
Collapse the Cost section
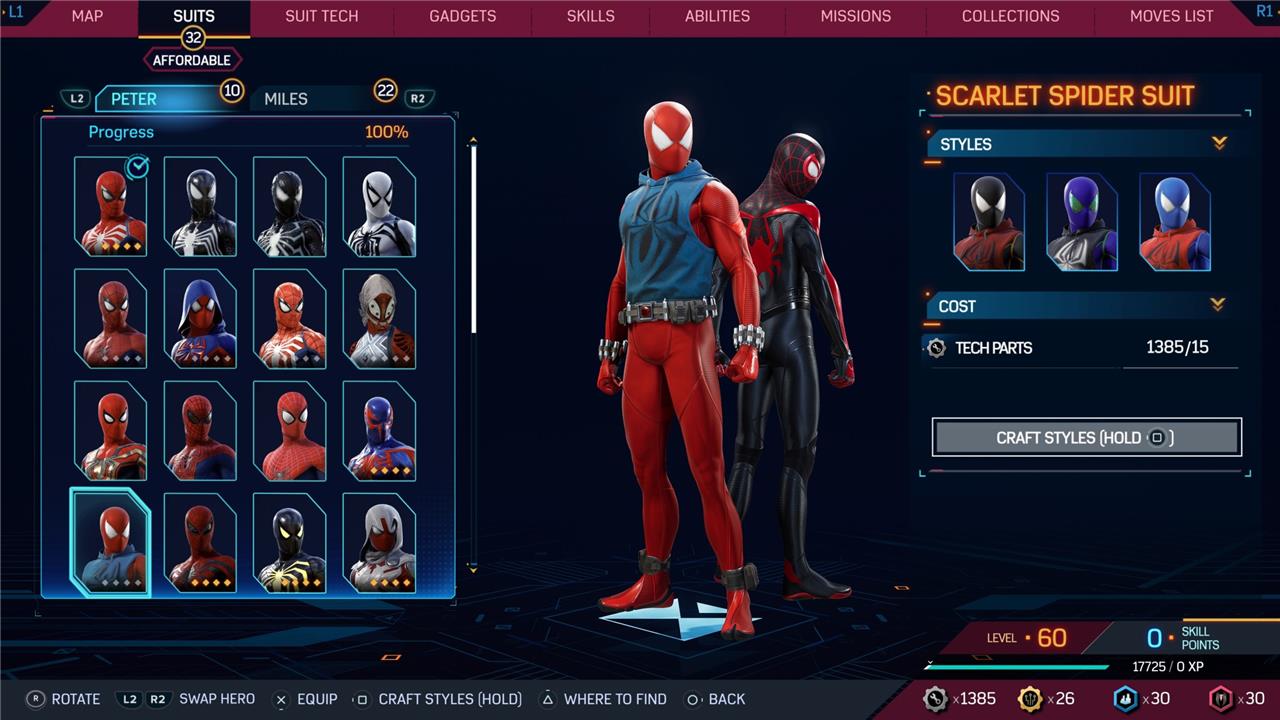(x=1217, y=305)
